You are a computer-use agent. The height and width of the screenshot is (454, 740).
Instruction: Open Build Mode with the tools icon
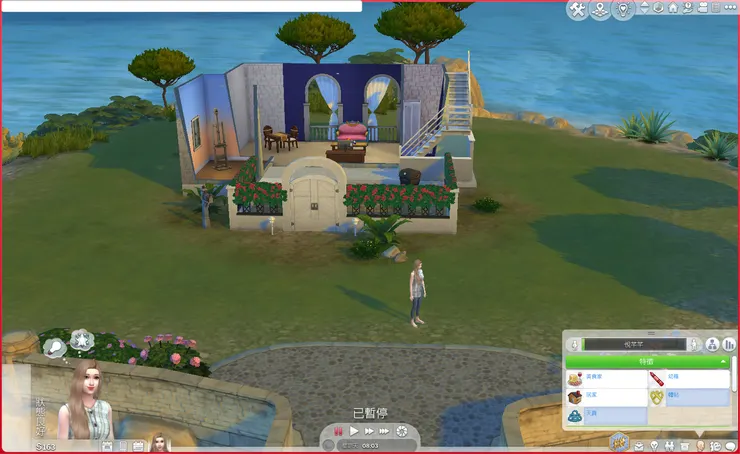(x=578, y=10)
